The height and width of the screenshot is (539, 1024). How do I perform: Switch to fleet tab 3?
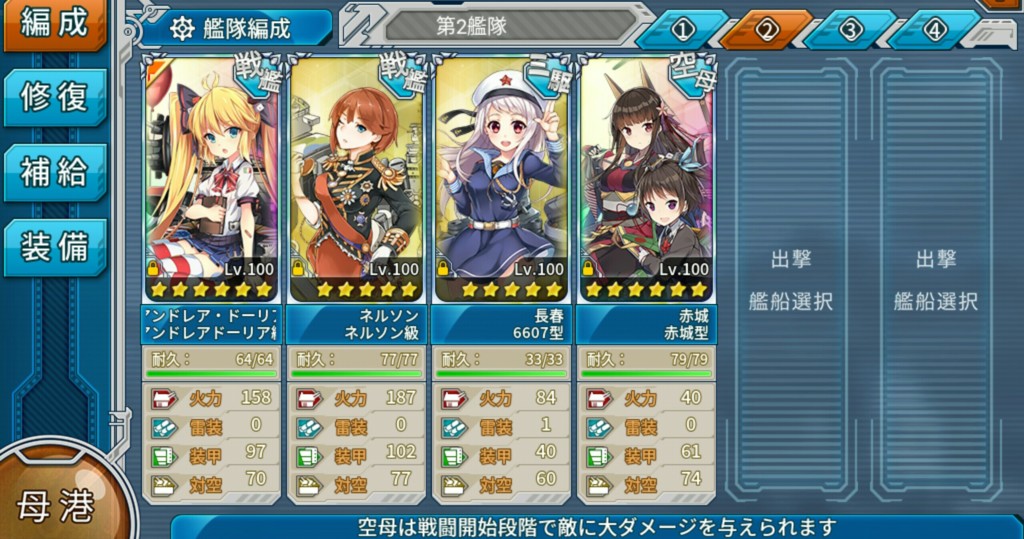(850, 30)
